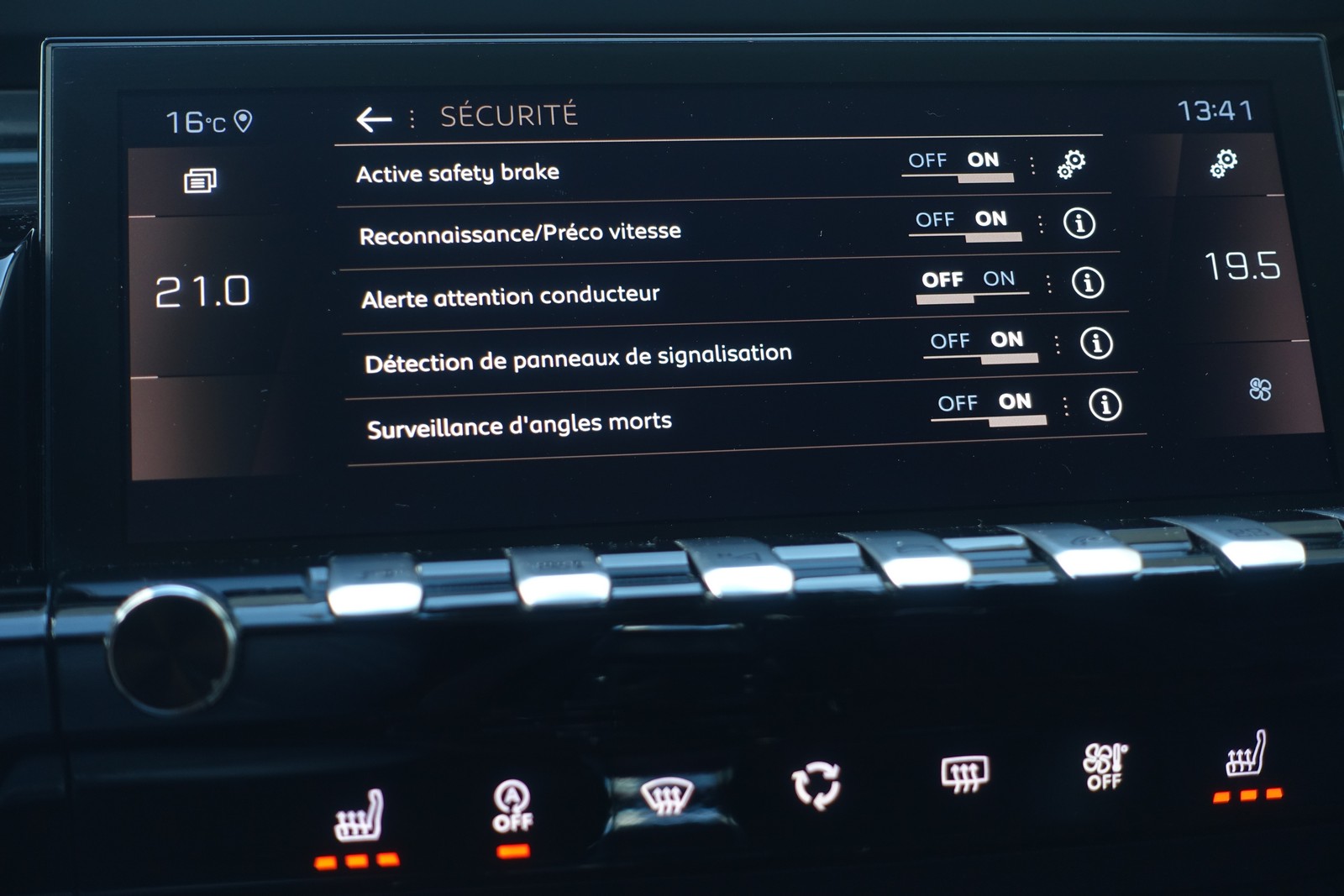Open the gear settings in the right panel

[x=1224, y=163]
